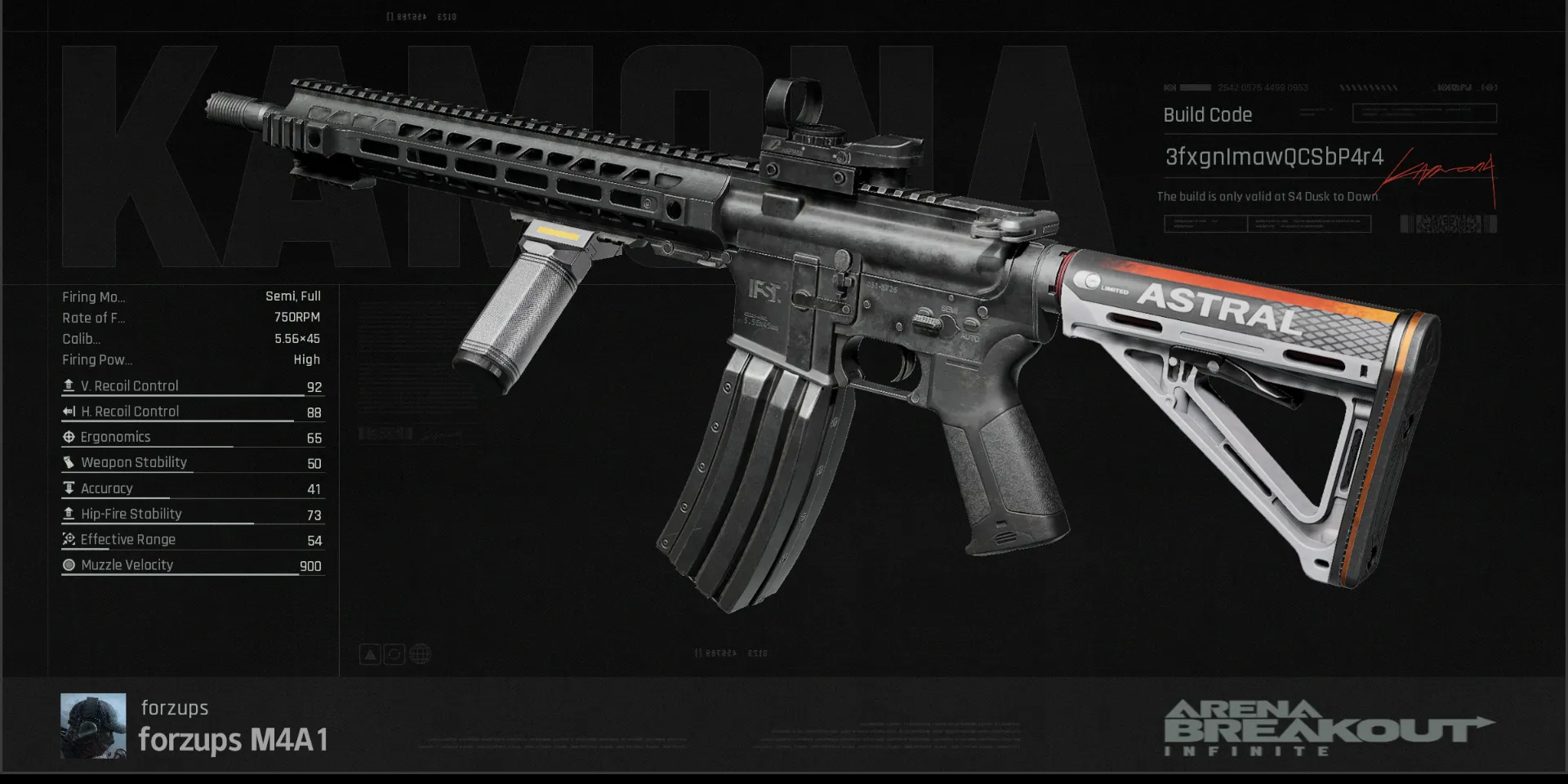
Task: Select the V. Recoil Control arrow icon
Action: pos(69,385)
